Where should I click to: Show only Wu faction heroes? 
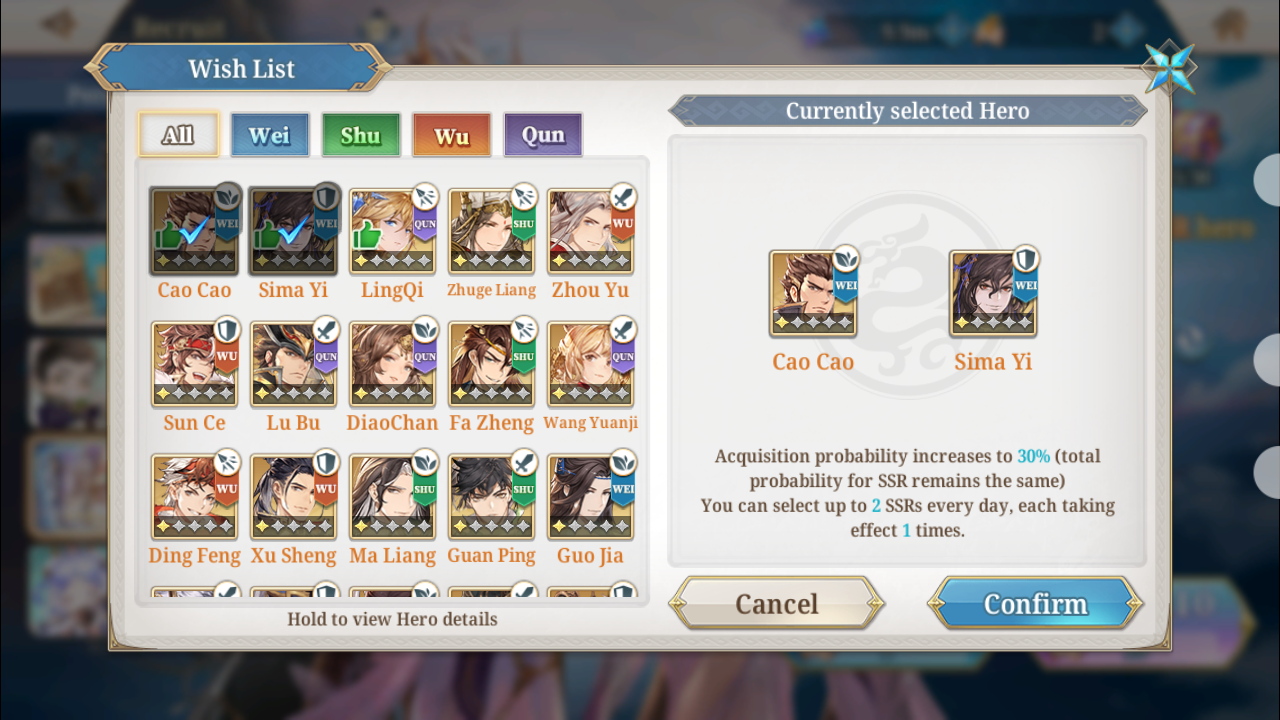pos(451,135)
